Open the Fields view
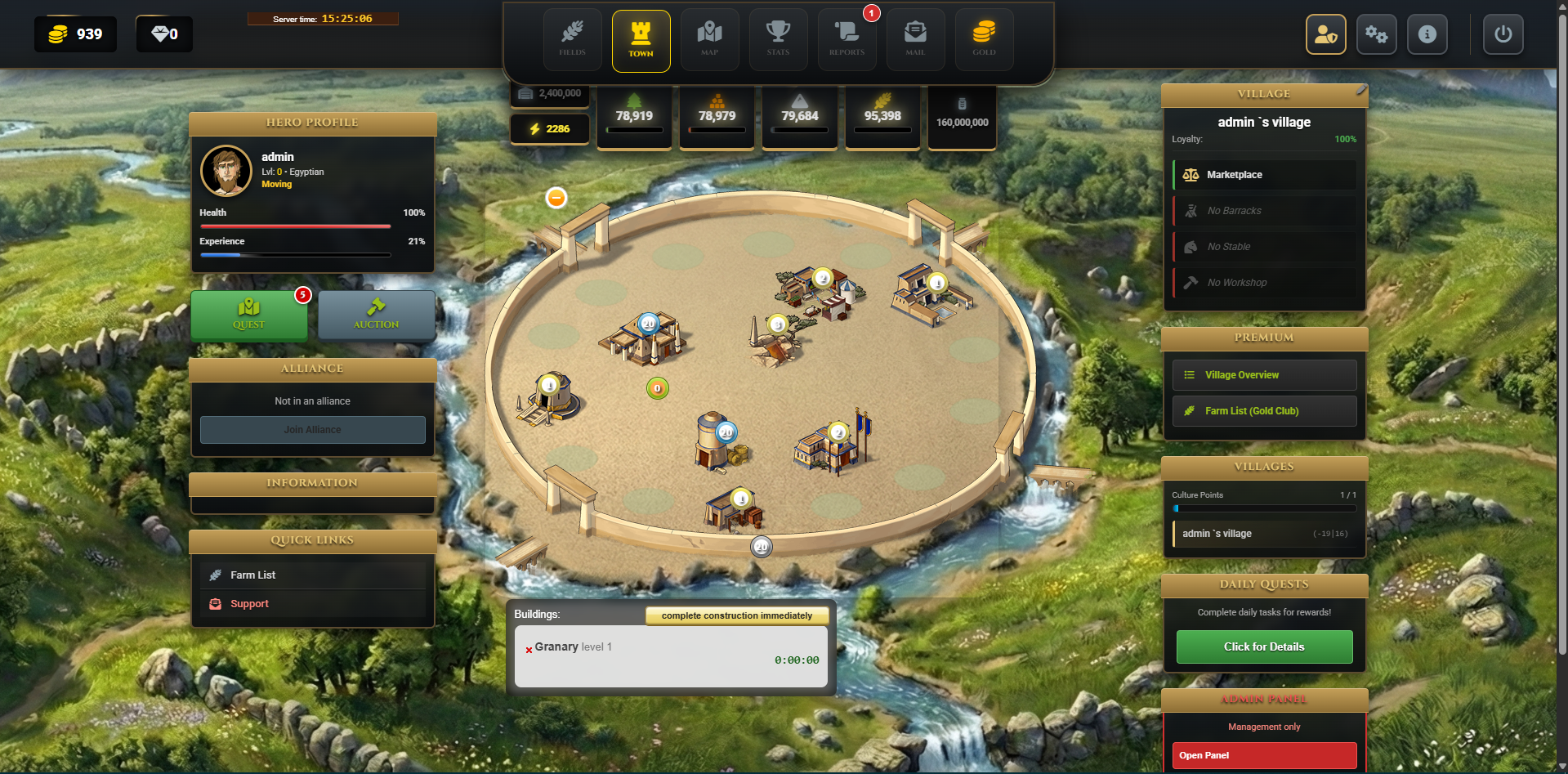1568x774 pixels. 572,39
